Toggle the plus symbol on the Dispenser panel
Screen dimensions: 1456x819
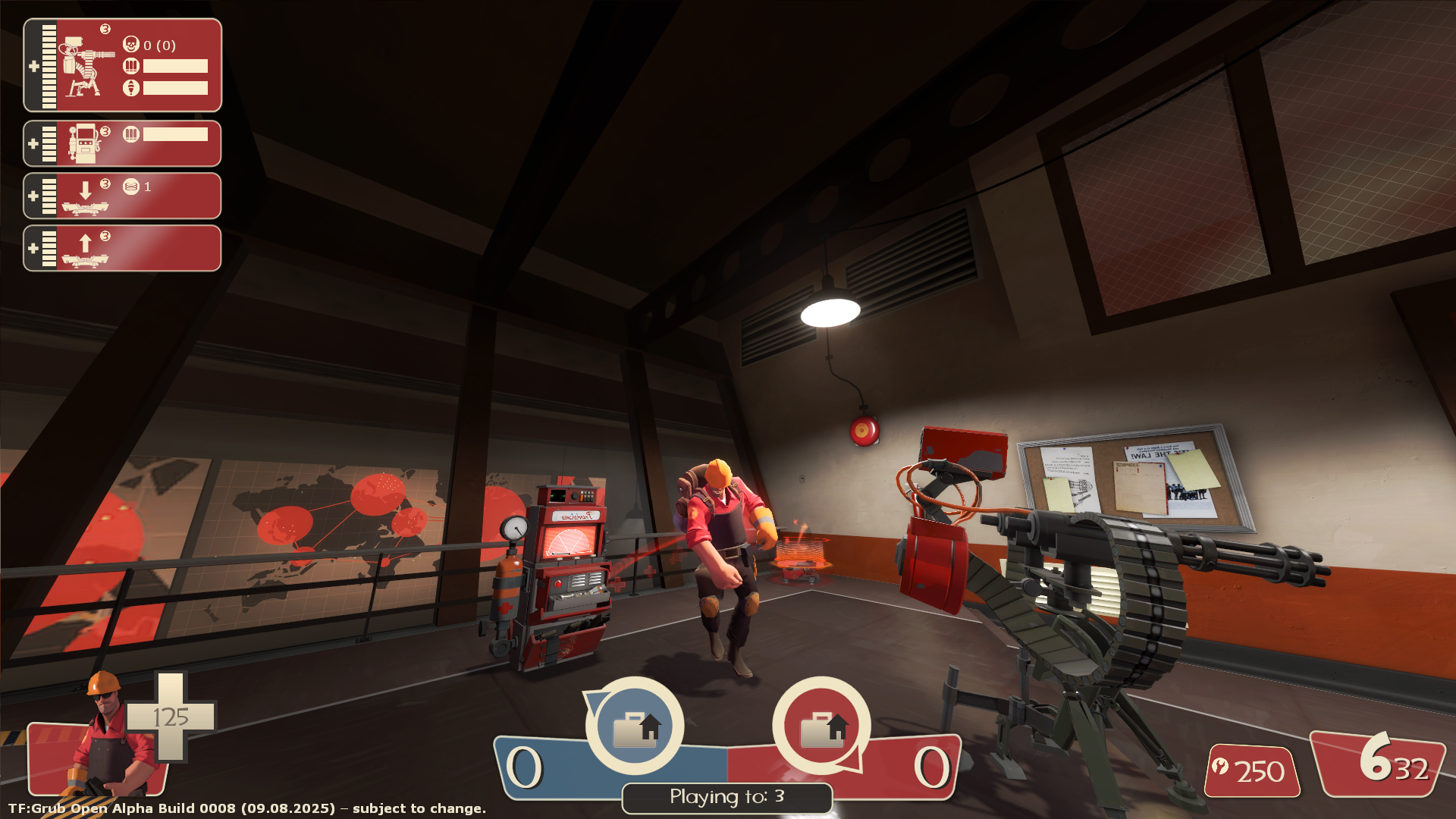point(33,143)
